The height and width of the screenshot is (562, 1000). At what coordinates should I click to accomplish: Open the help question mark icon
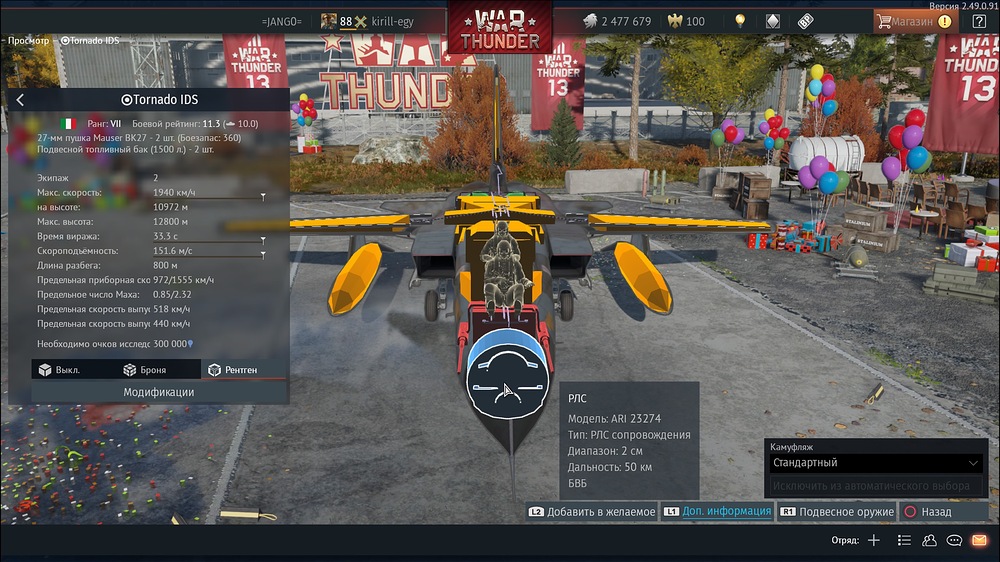tap(979, 21)
